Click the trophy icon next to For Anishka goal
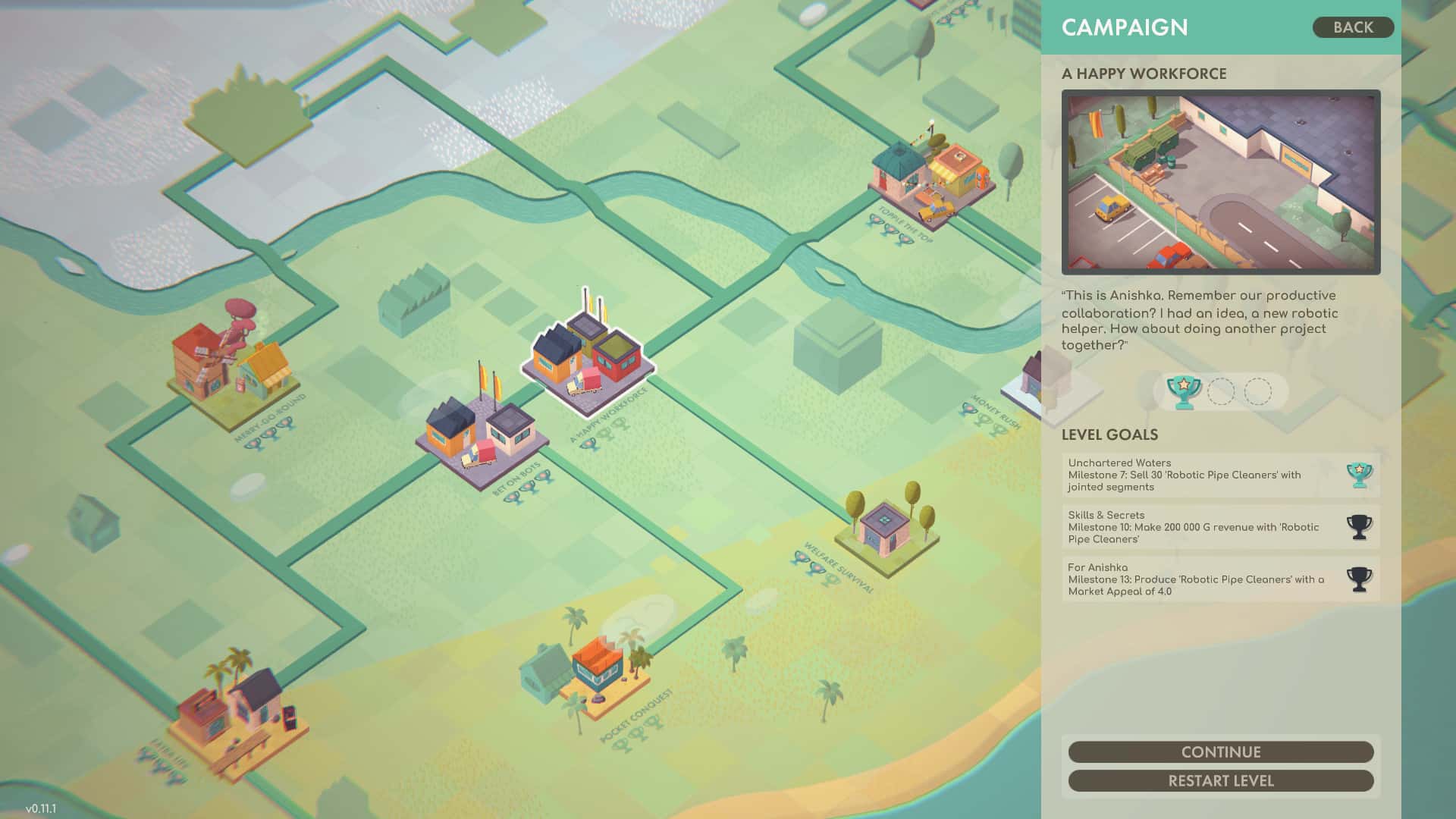 point(1361,579)
